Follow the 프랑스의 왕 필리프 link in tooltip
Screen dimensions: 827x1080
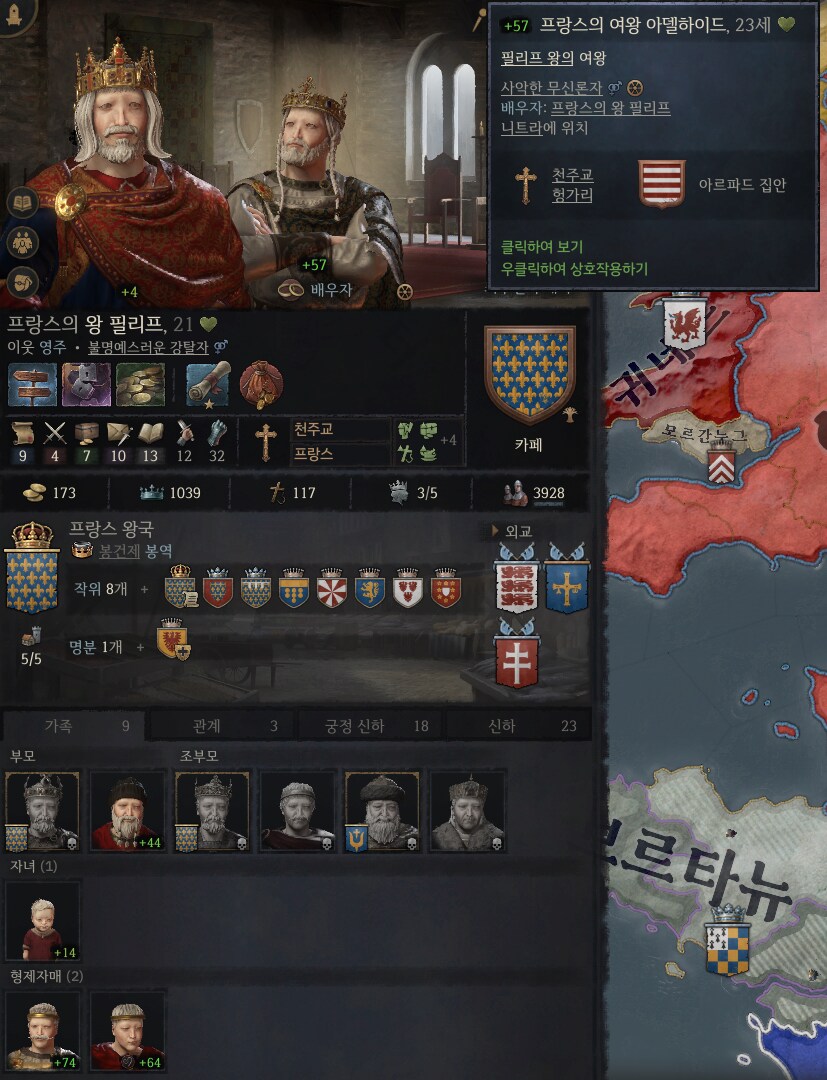click(610, 108)
